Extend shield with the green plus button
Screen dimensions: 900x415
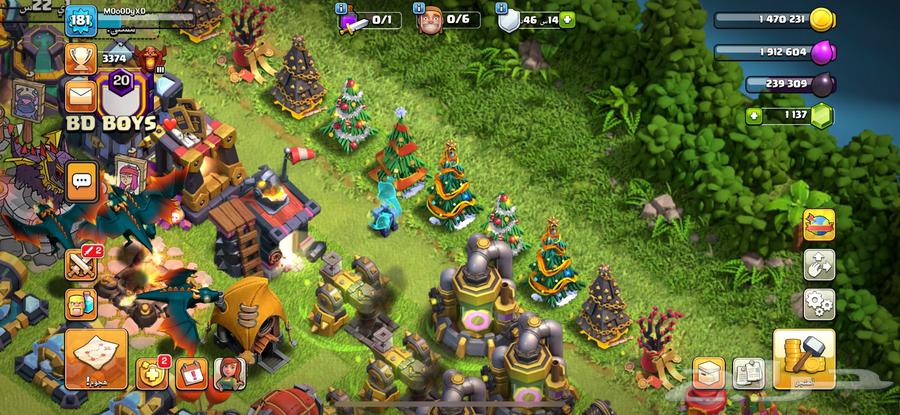[x=567, y=19]
